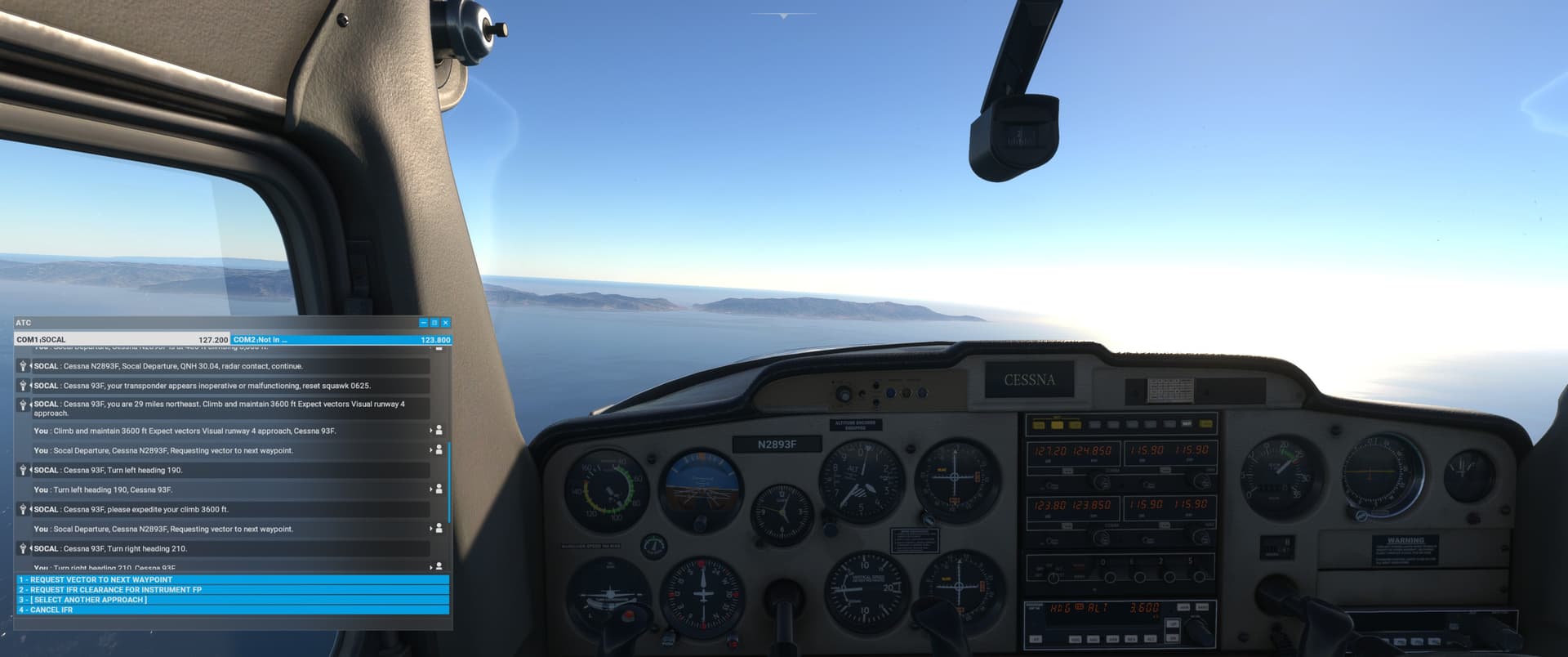Viewport: 1568px width, 657px height.
Task: Expand the chevron beside the 'Turn left heading 190' reply
Action: pyautogui.click(x=430, y=489)
